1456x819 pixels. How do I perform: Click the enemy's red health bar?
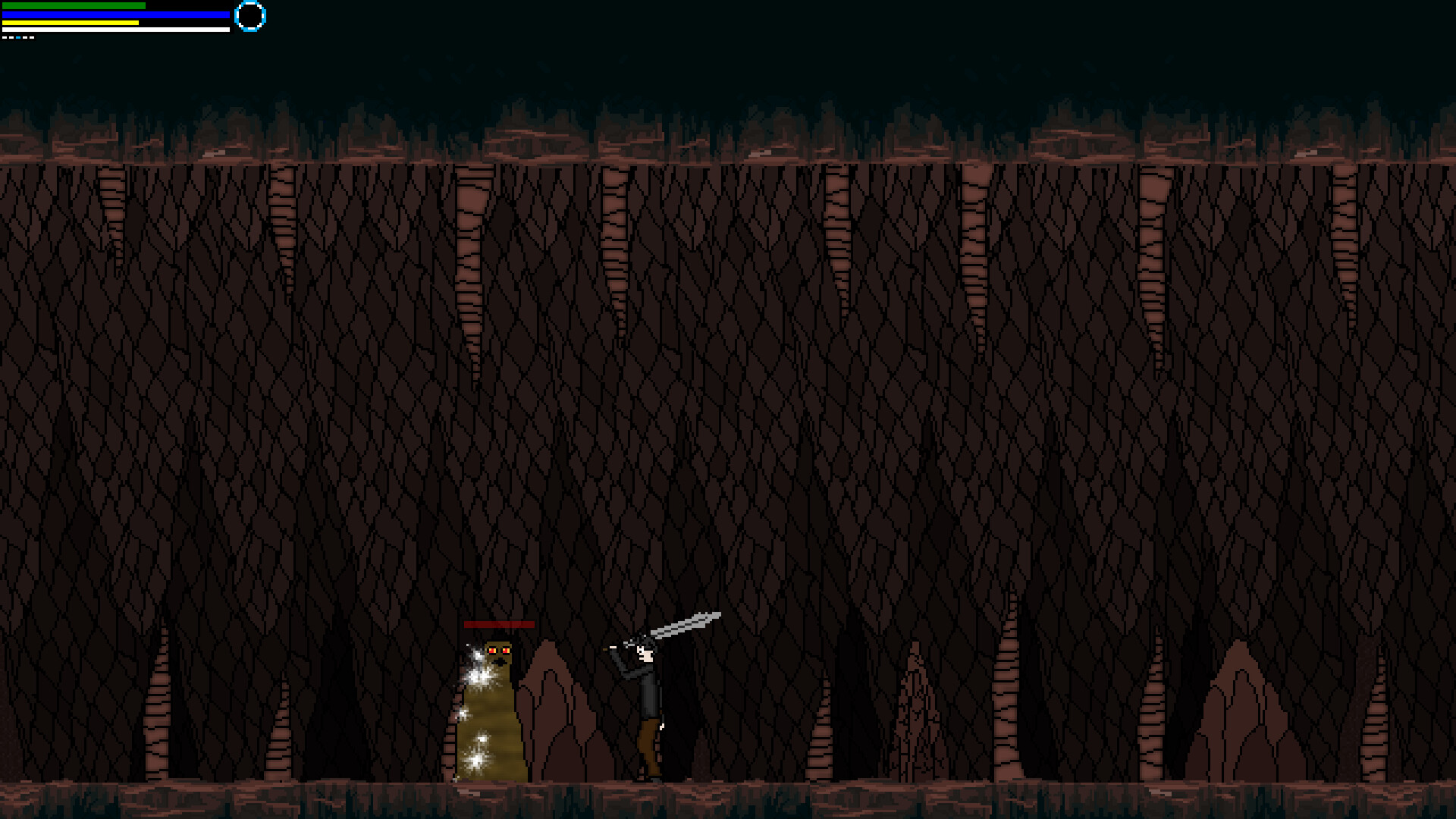click(500, 624)
